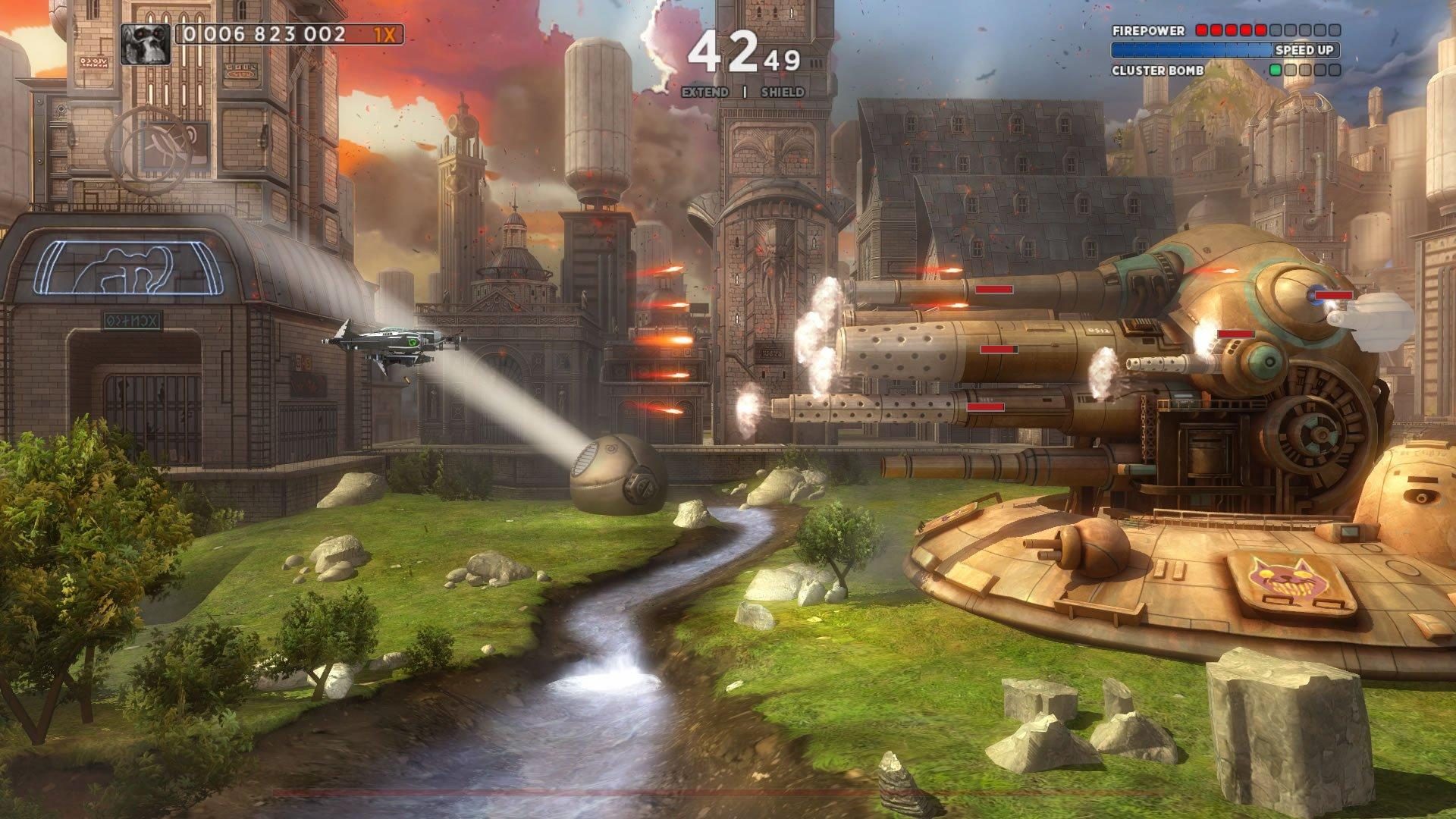Toggle the second CLUSTER BOMB slot

pyautogui.click(x=1291, y=70)
